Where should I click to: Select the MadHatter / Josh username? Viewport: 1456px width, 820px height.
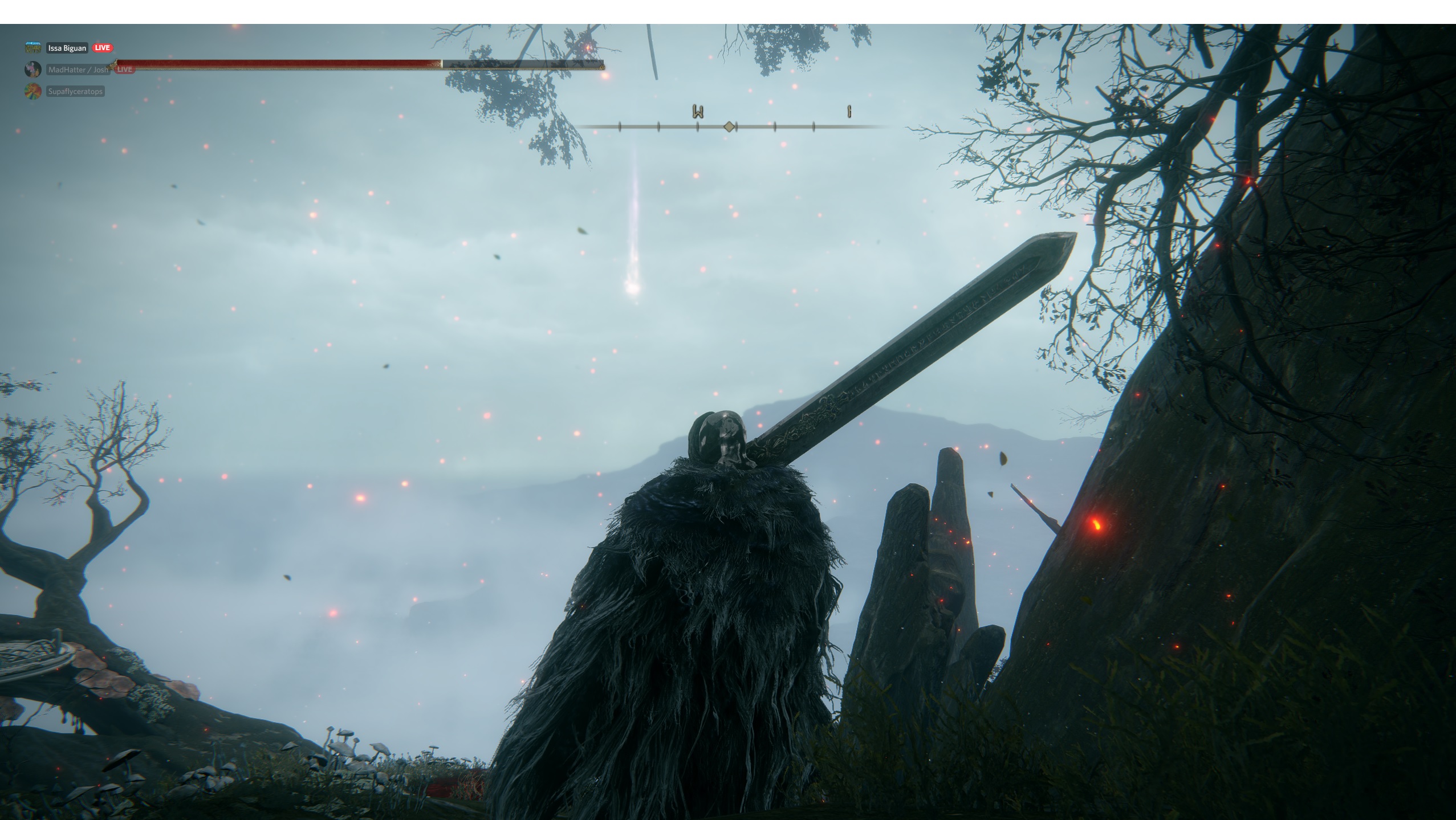coord(79,70)
